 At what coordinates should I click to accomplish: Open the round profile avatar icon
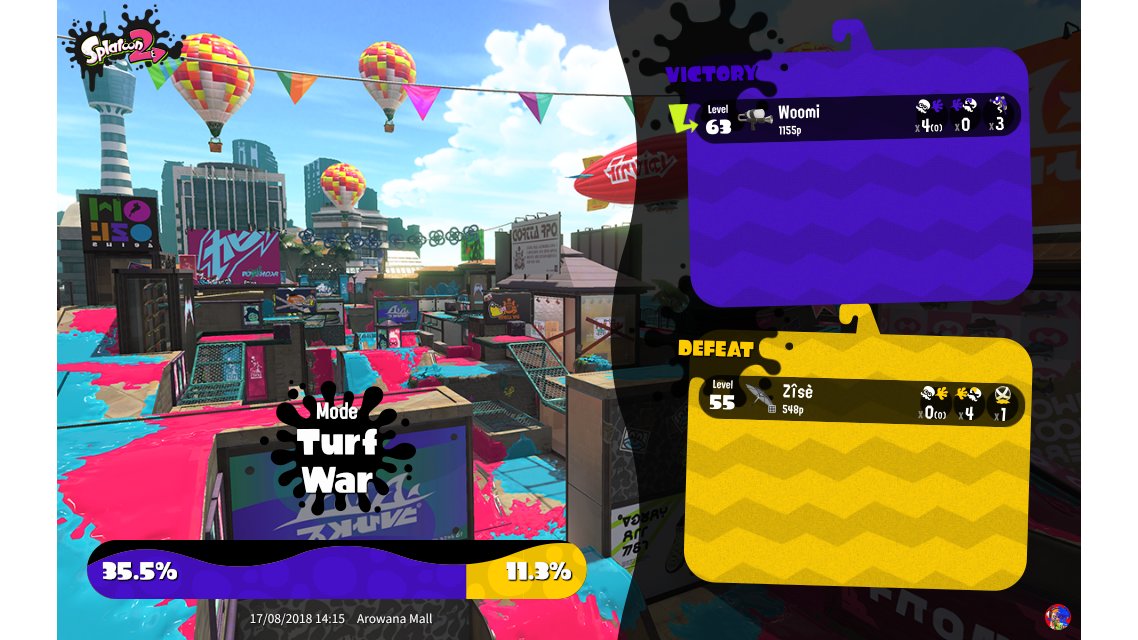click(1056, 616)
